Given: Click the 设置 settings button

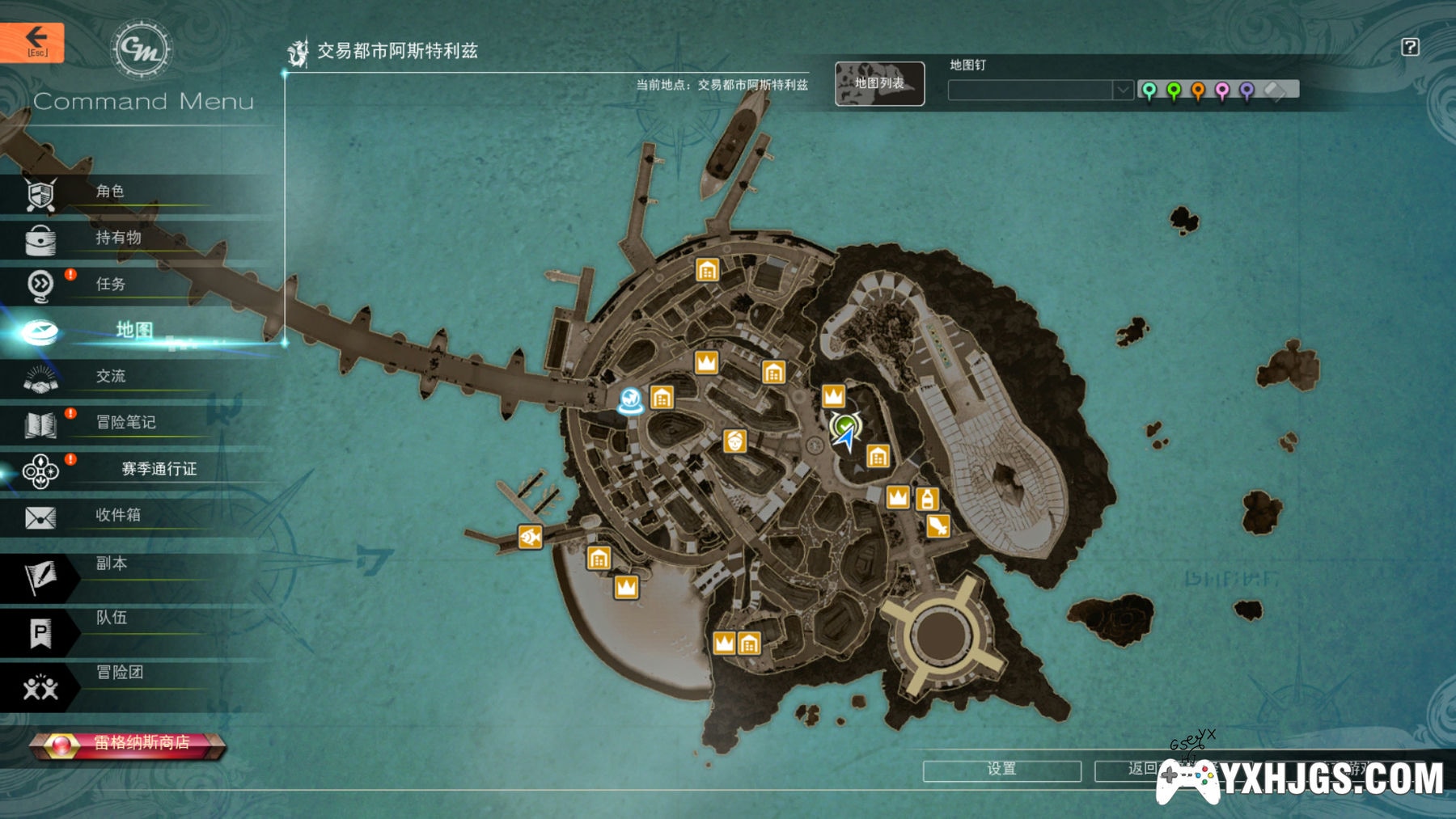Looking at the screenshot, I should (x=1001, y=769).
